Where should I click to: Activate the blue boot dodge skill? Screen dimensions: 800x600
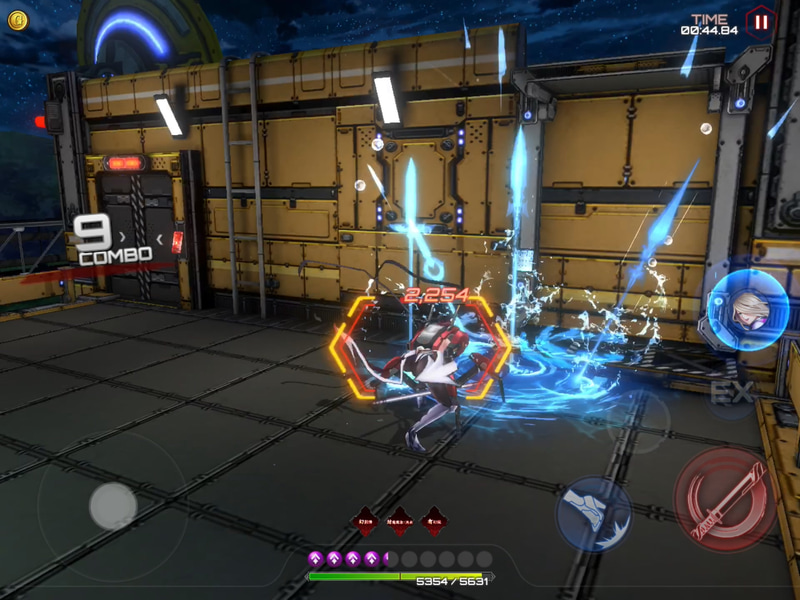[x=594, y=513]
